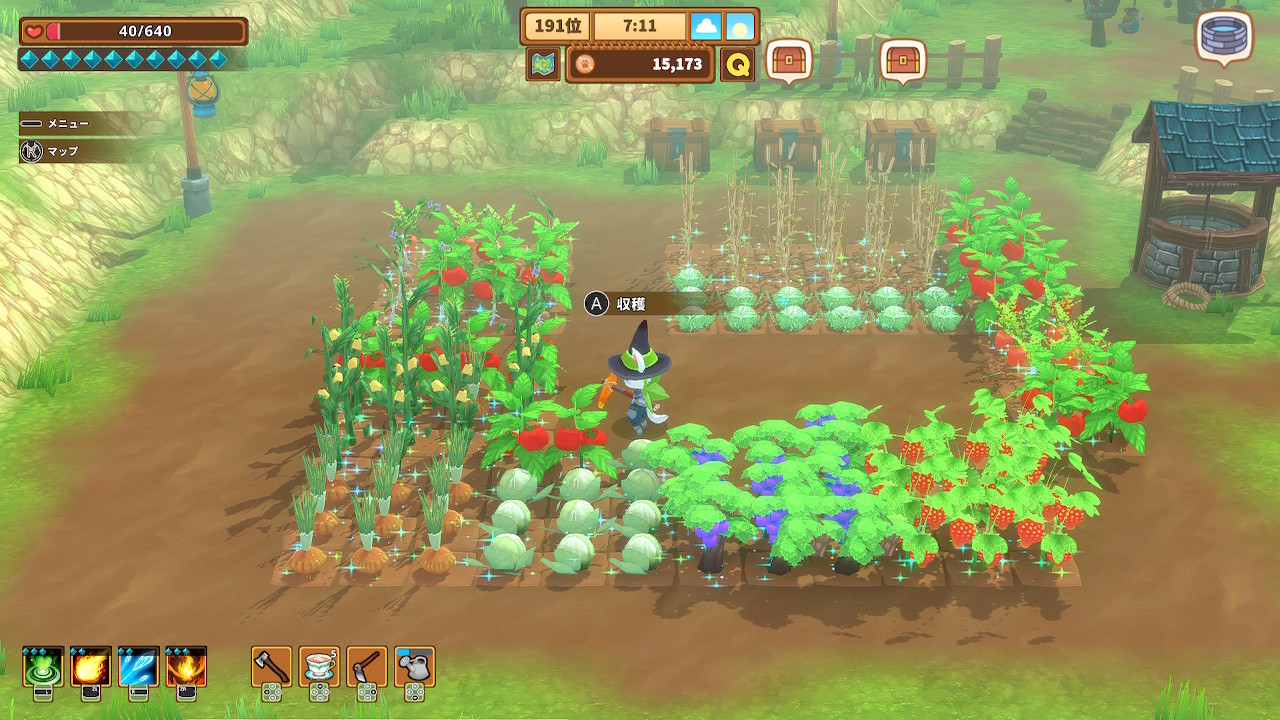Use the ice shards spell
This screenshot has width=1280, height=720.
138,667
